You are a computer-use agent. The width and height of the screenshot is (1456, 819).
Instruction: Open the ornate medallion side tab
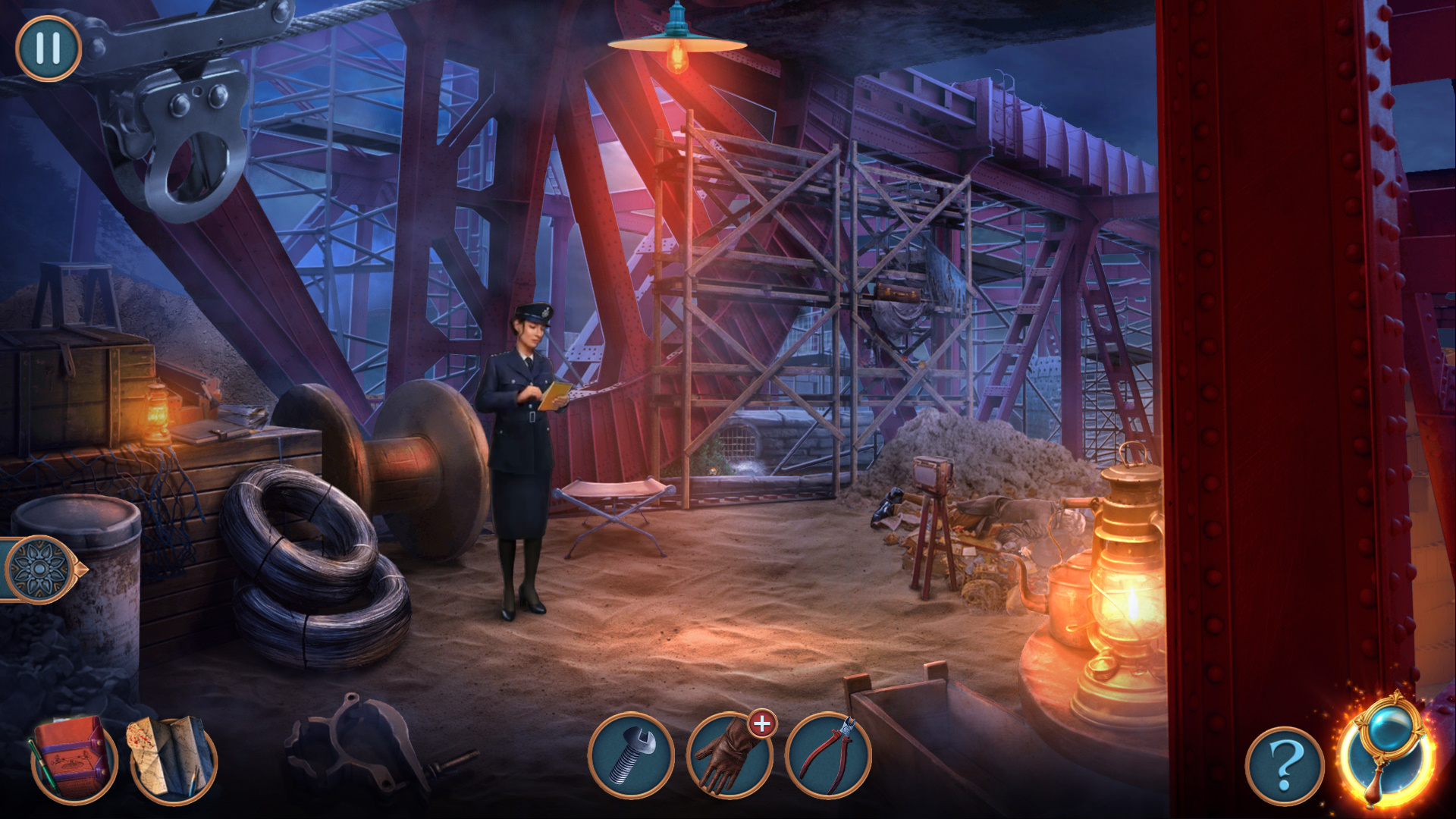(39, 569)
